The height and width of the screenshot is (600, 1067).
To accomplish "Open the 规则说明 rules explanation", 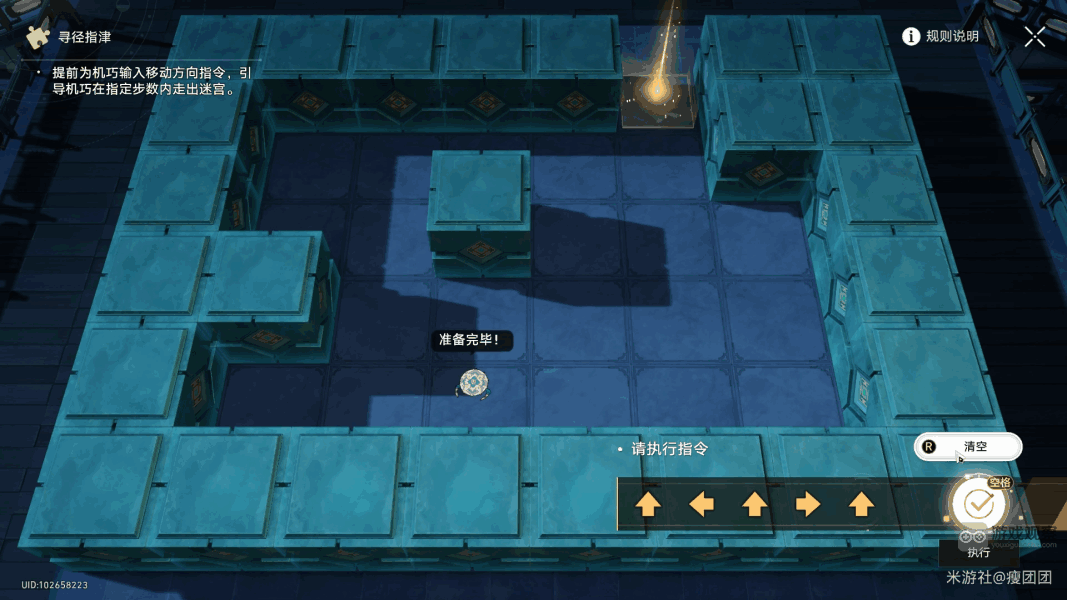I will click(x=940, y=37).
